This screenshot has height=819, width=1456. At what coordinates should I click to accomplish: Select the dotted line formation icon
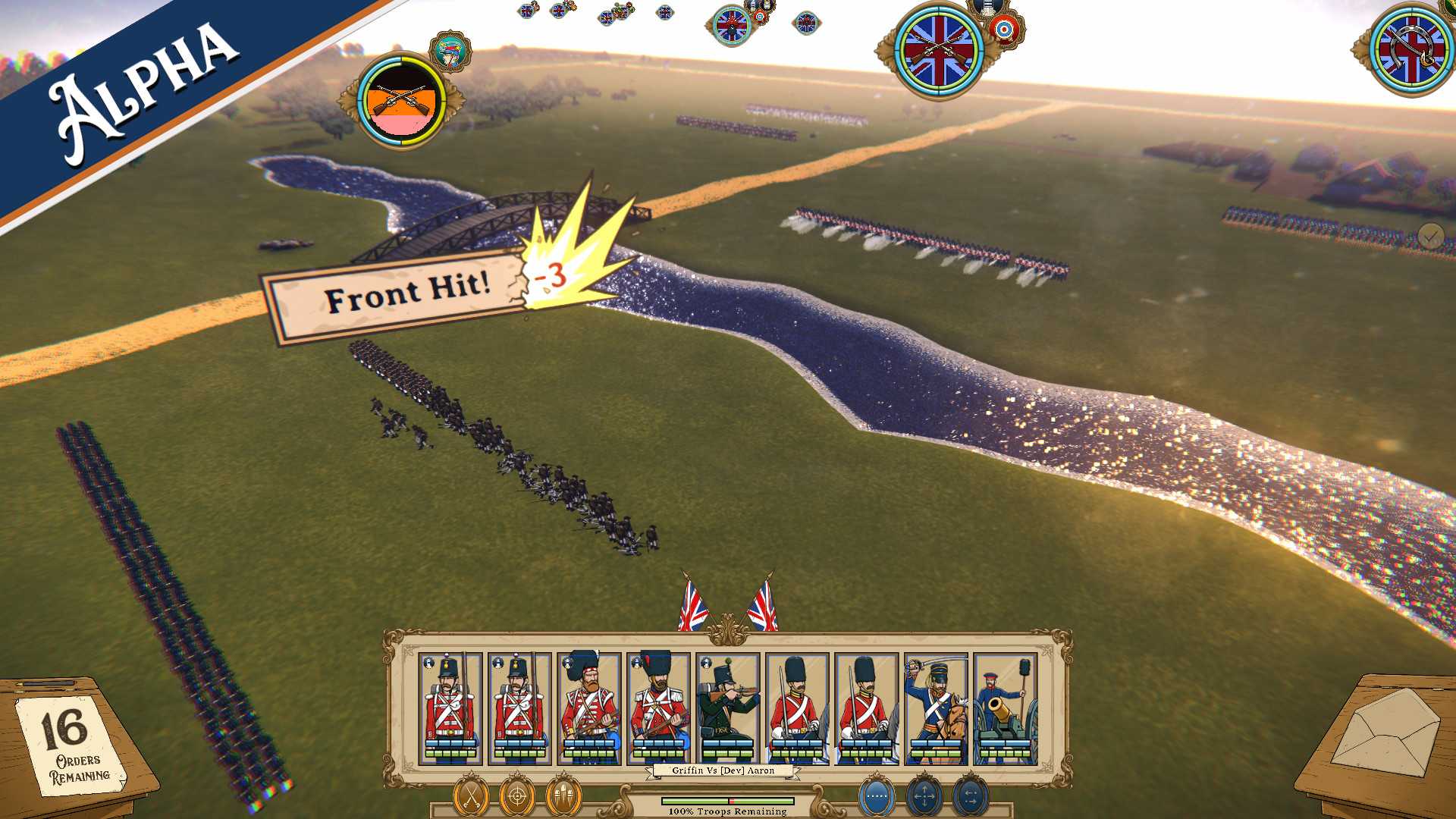(876, 796)
